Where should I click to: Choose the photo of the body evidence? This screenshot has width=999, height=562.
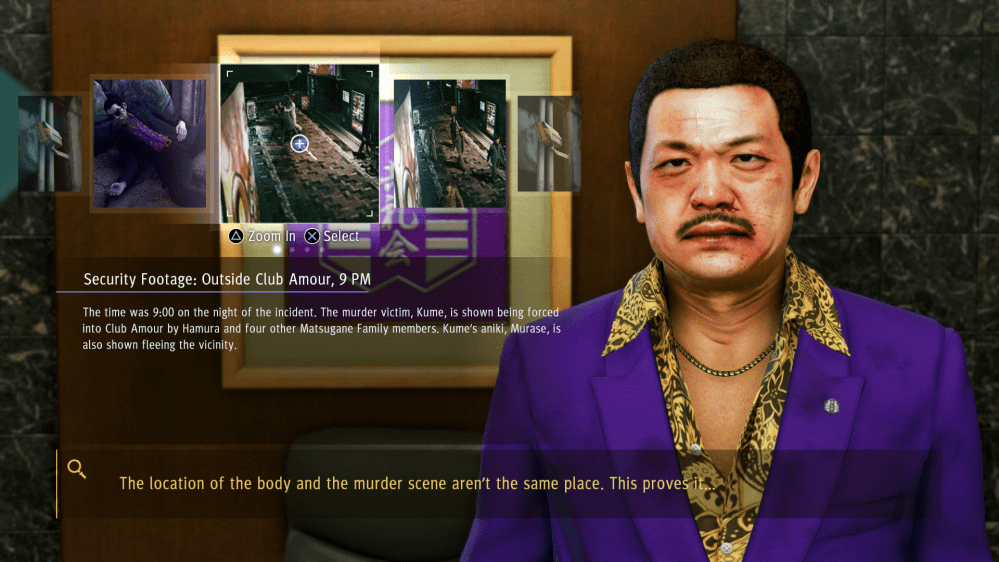149,144
